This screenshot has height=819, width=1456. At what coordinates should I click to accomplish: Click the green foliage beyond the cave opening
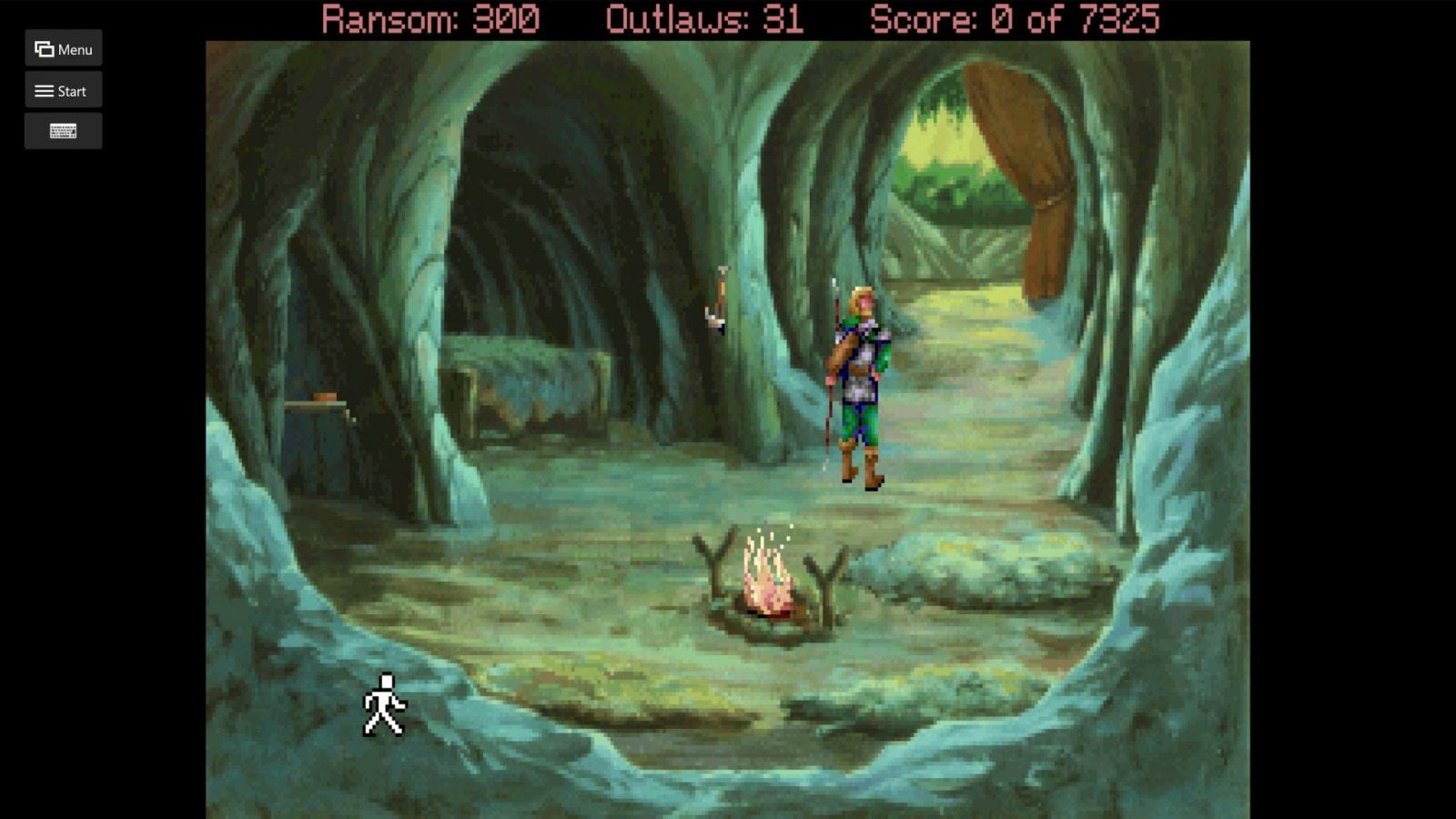pyautogui.click(x=946, y=182)
